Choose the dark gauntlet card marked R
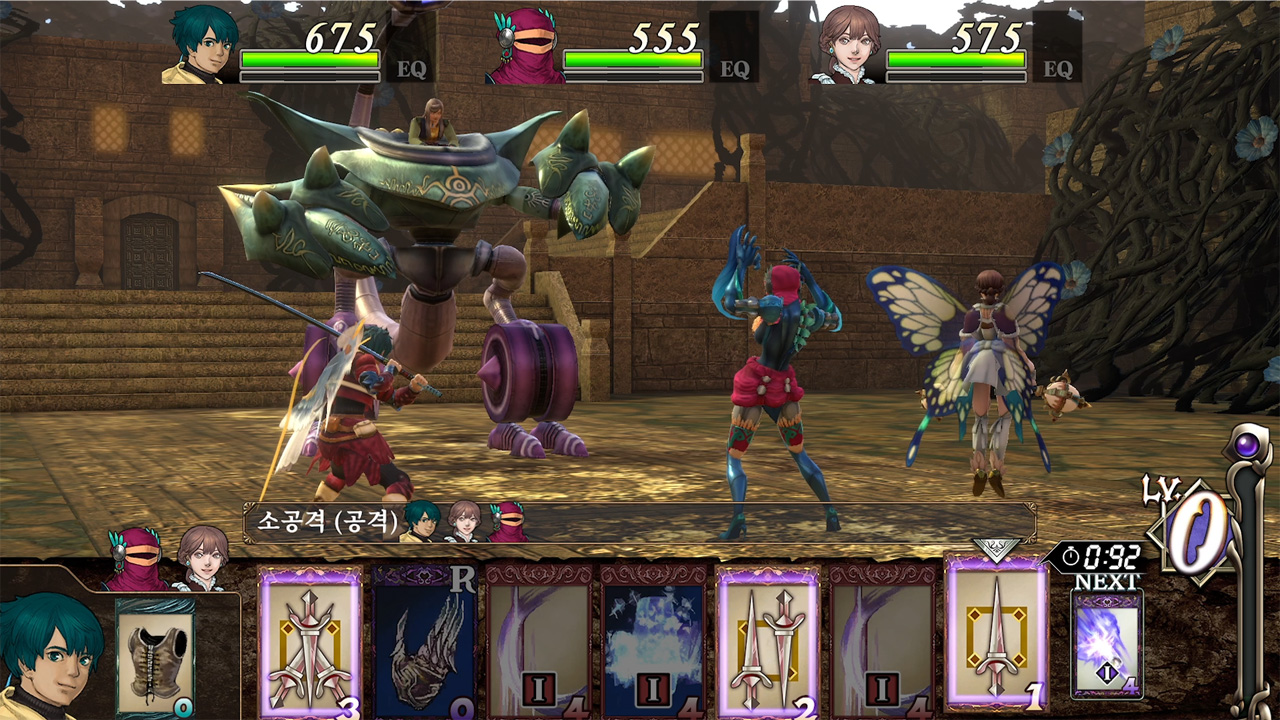1280x720 pixels. click(x=425, y=642)
